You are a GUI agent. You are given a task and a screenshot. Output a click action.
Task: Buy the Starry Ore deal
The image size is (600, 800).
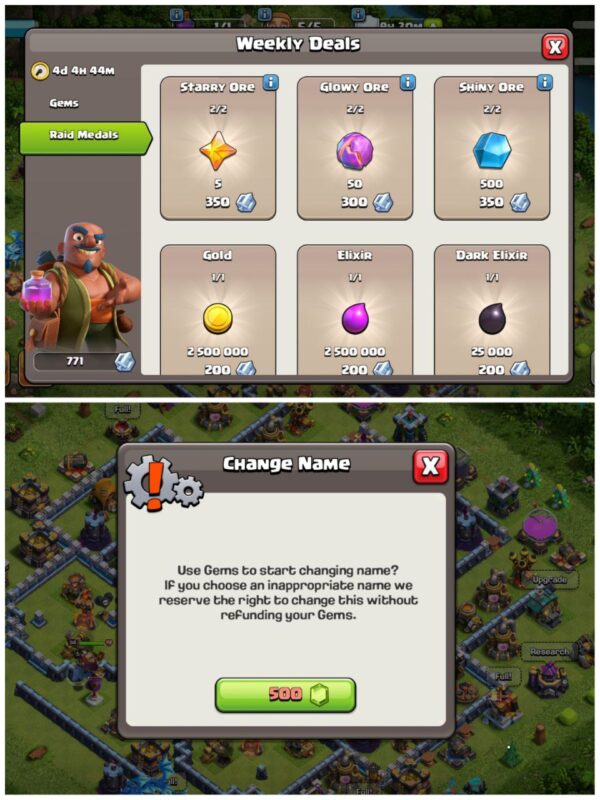pyautogui.click(x=217, y=150)
